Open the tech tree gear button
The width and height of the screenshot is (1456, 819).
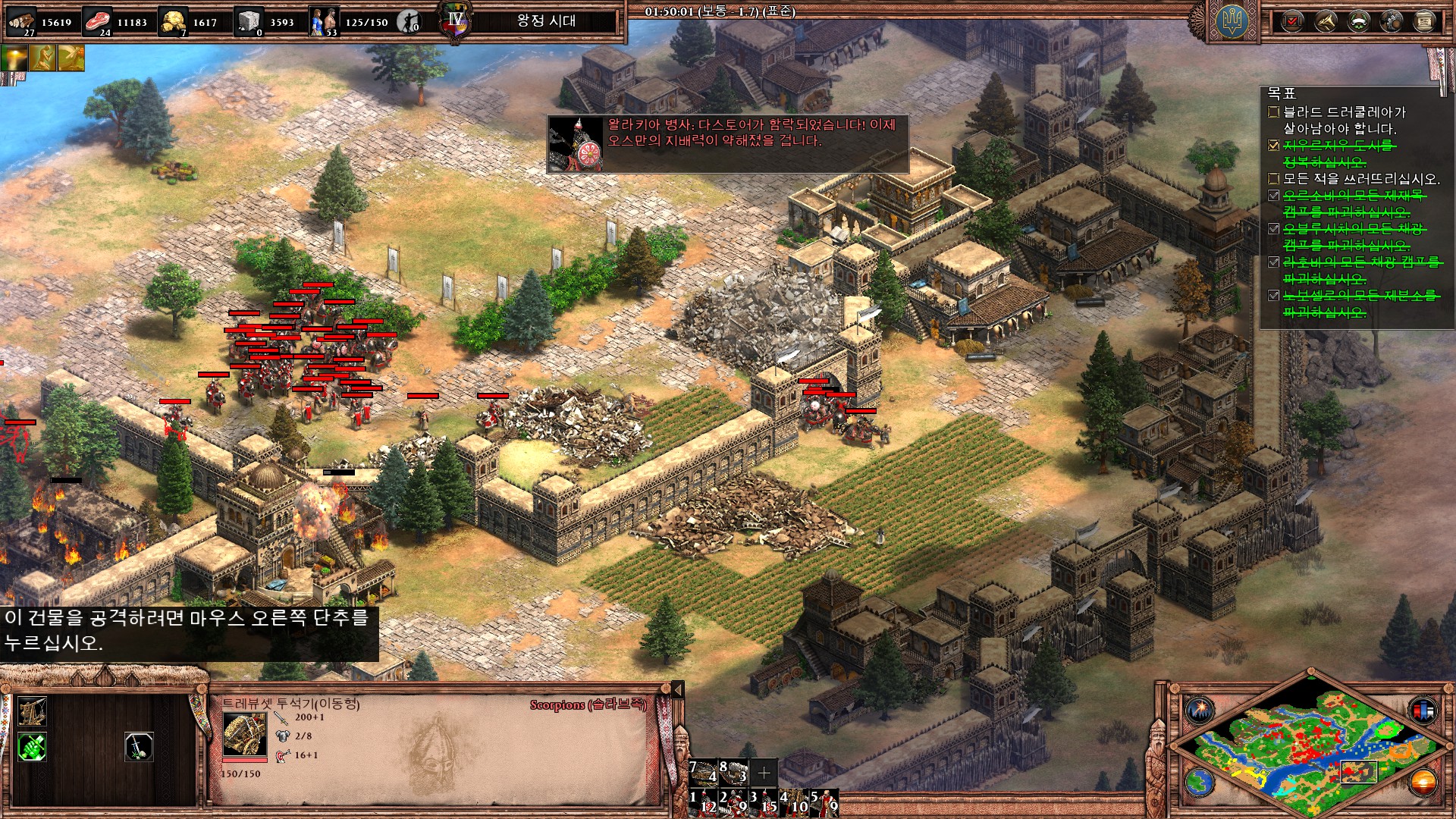coord(1392,22)
